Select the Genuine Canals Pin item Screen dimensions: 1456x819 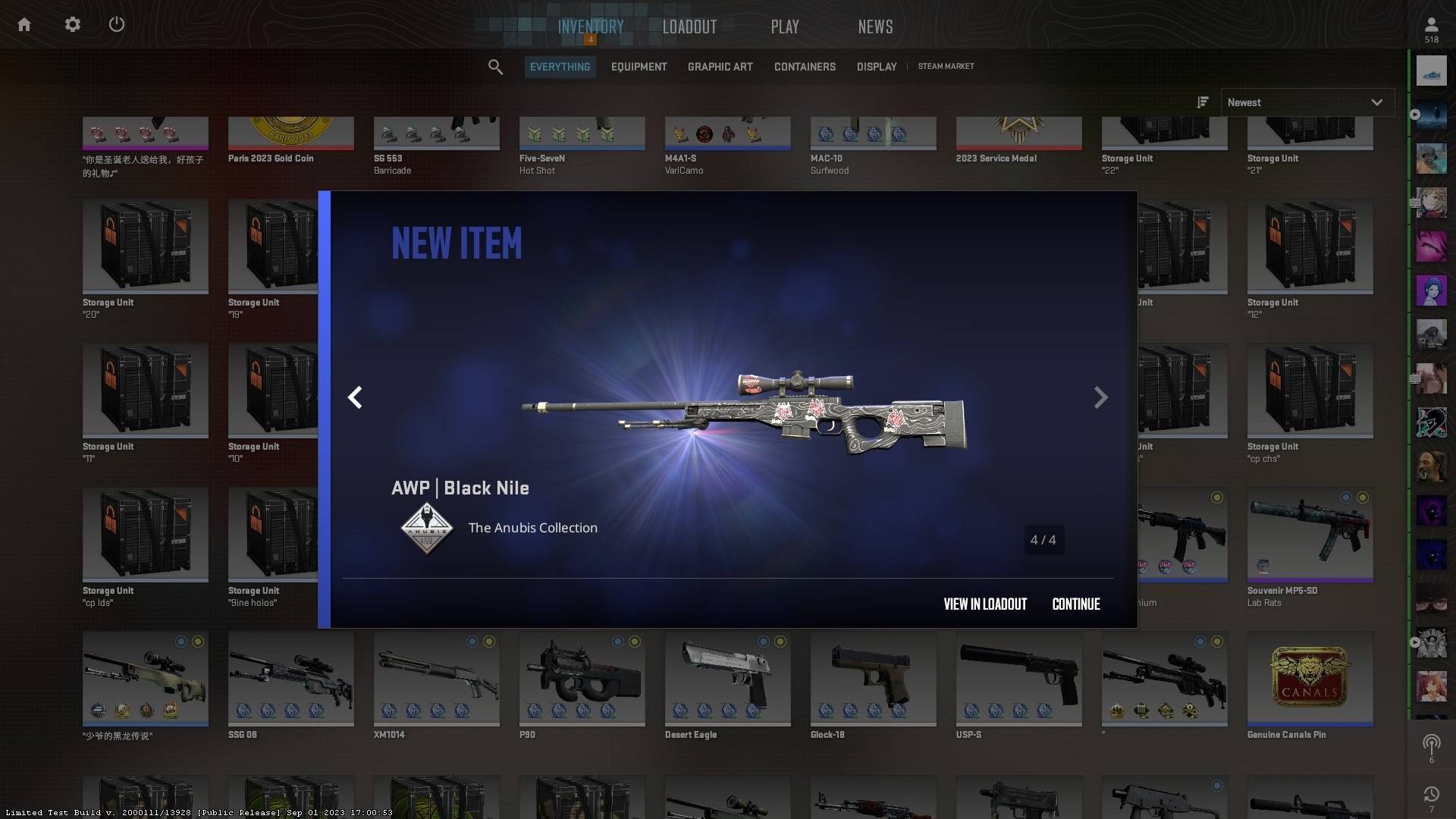[1310, 680]
